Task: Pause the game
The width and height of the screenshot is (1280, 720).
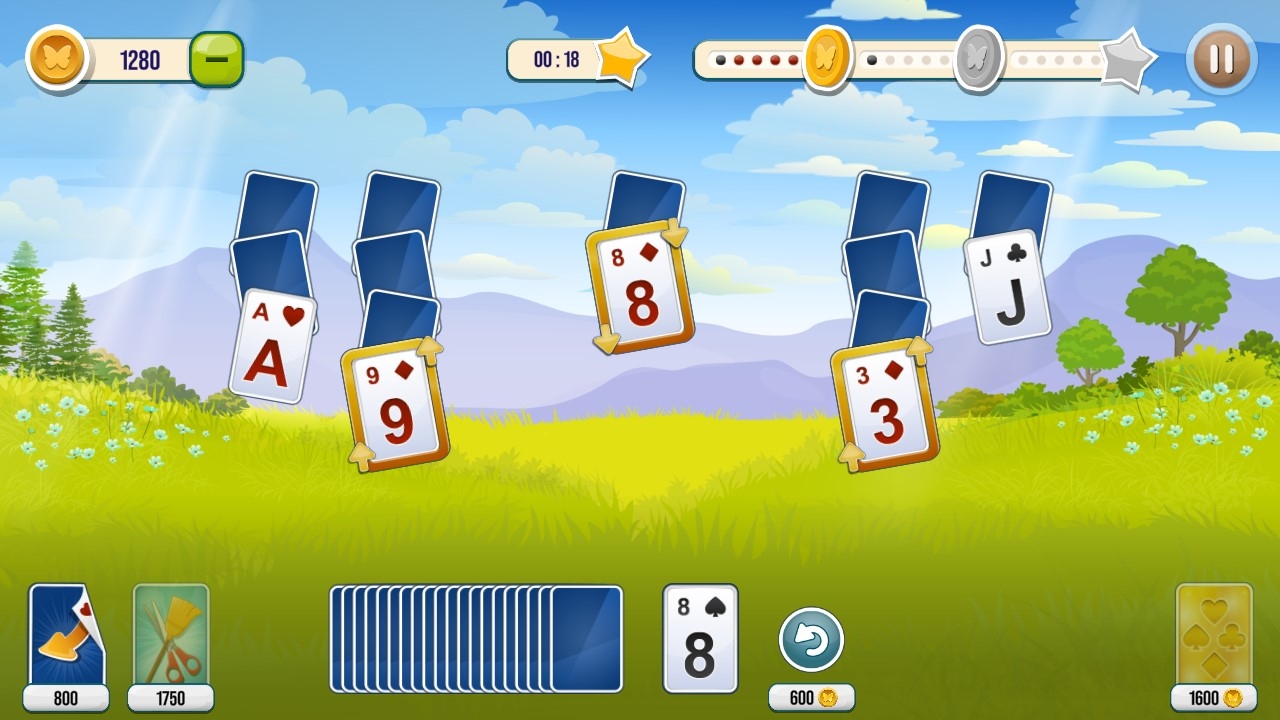Action: 1219,60
